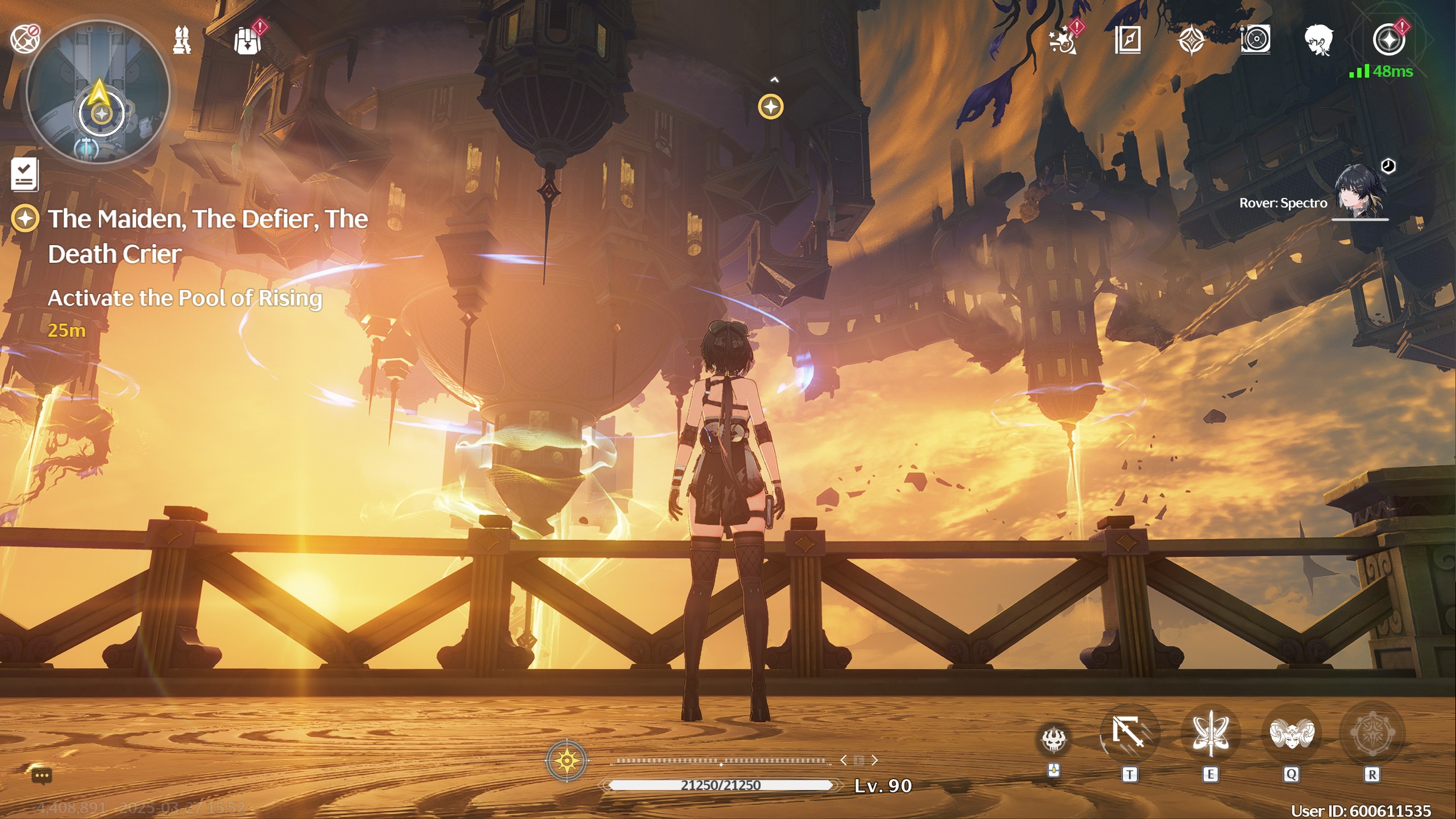
Task: Activate the Resonance Liberation icon
Action: pyautogui.click(x=1372, y=733)
